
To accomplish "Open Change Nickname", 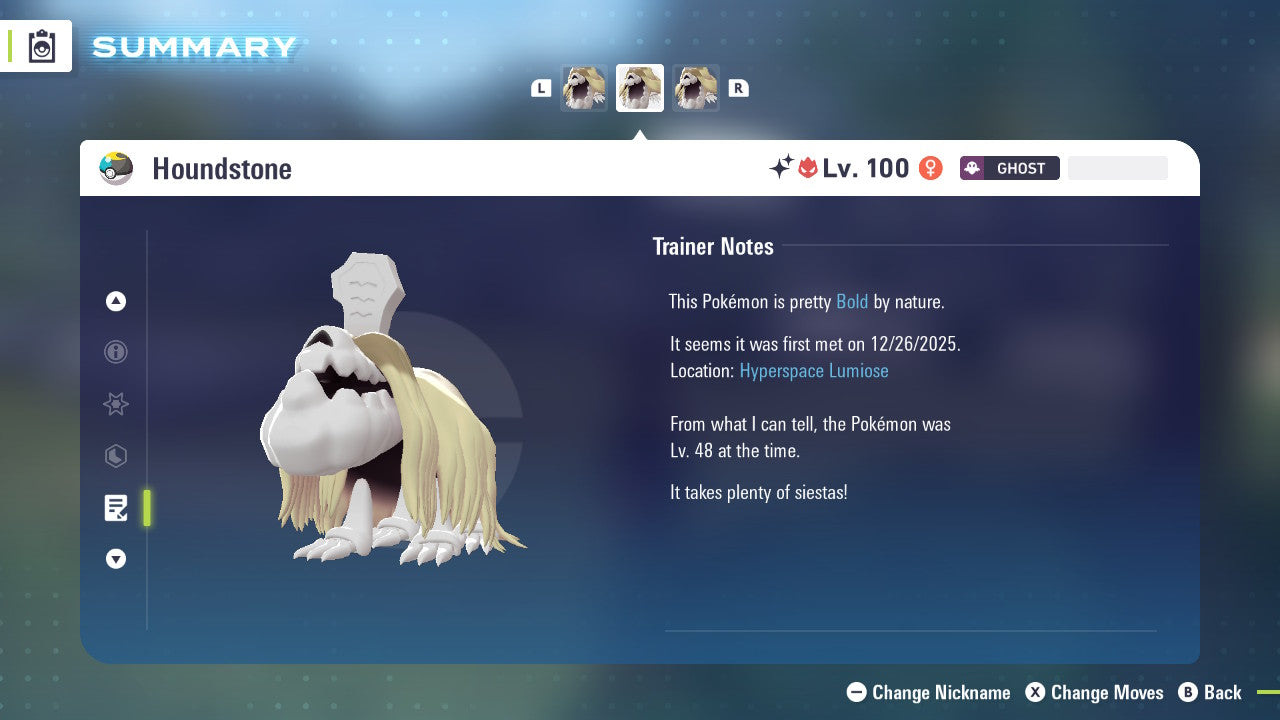I will [928, 692].
